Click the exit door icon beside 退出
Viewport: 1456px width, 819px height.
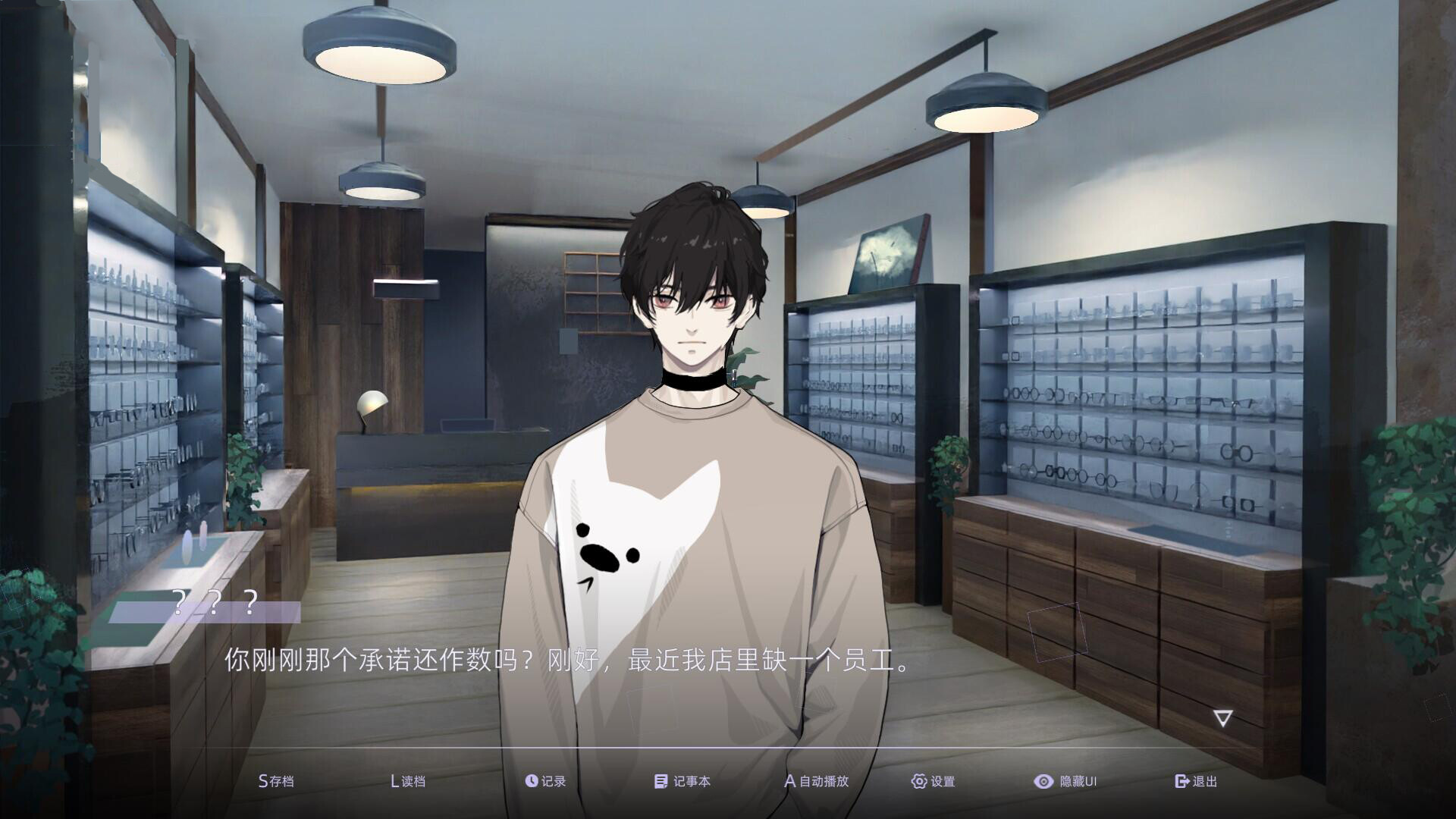coord(1181,780)
